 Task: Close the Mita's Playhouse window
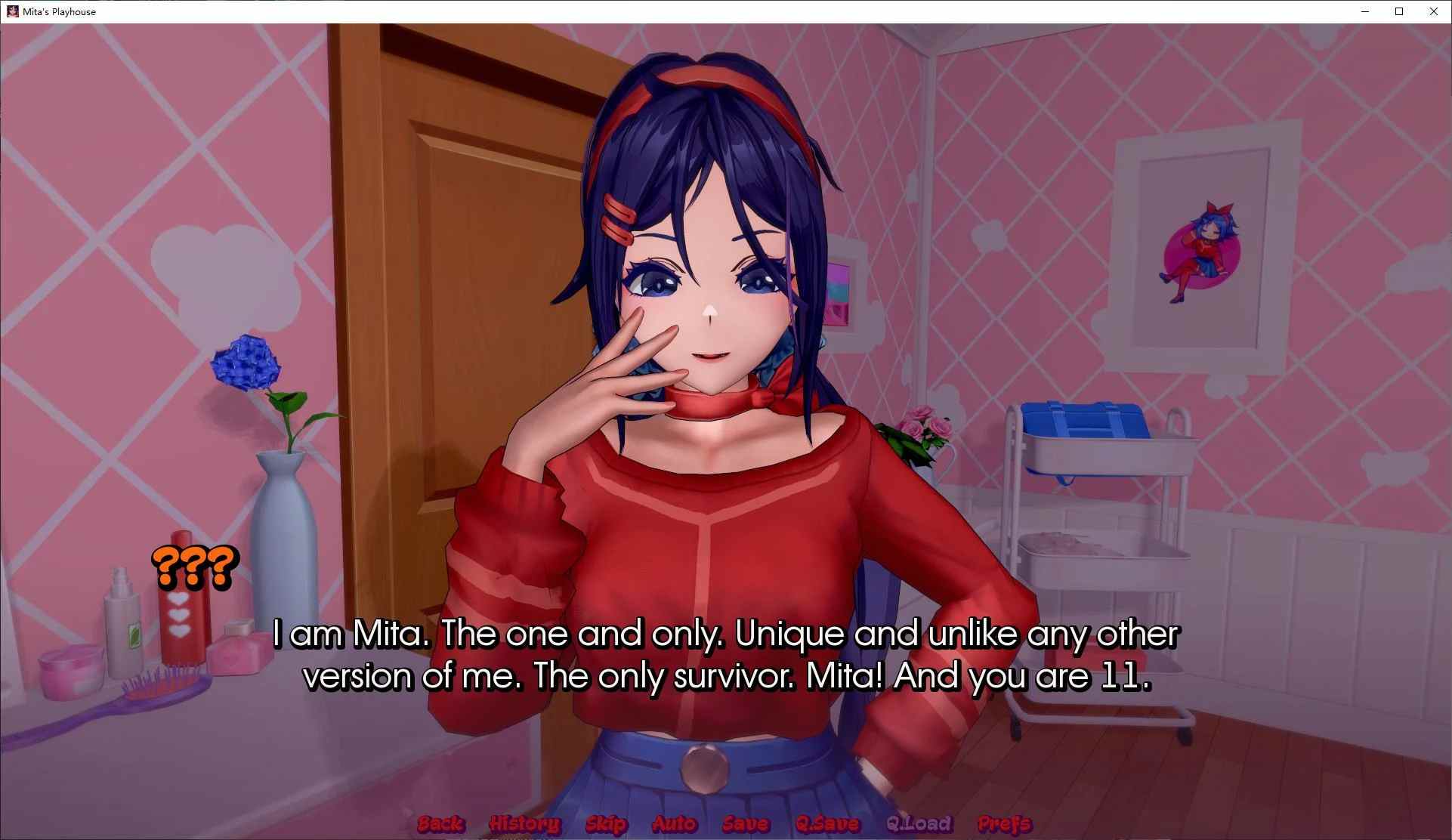(1433, 11)
